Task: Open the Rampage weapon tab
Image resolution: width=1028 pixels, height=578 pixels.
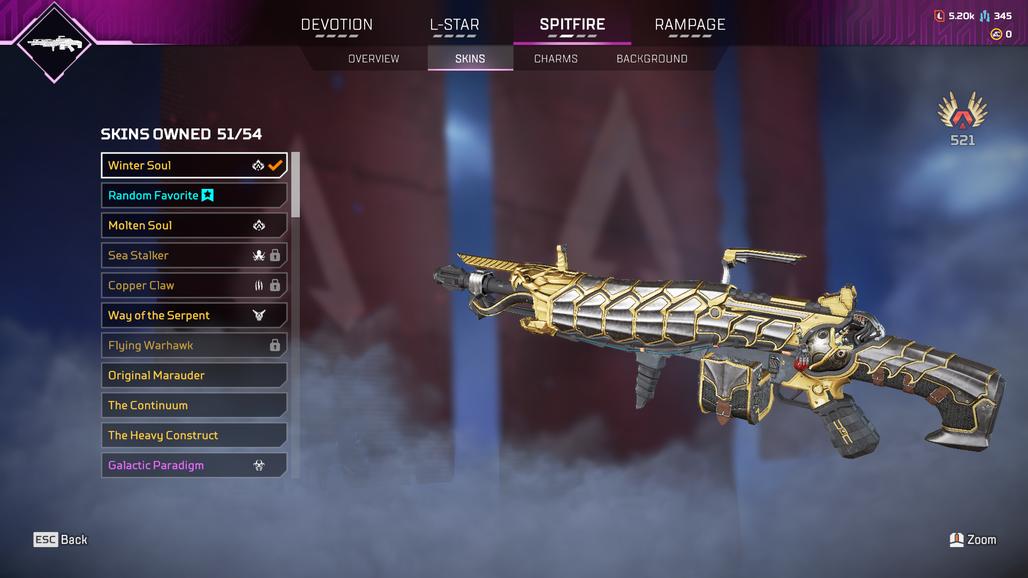Action: coord(690,25)
